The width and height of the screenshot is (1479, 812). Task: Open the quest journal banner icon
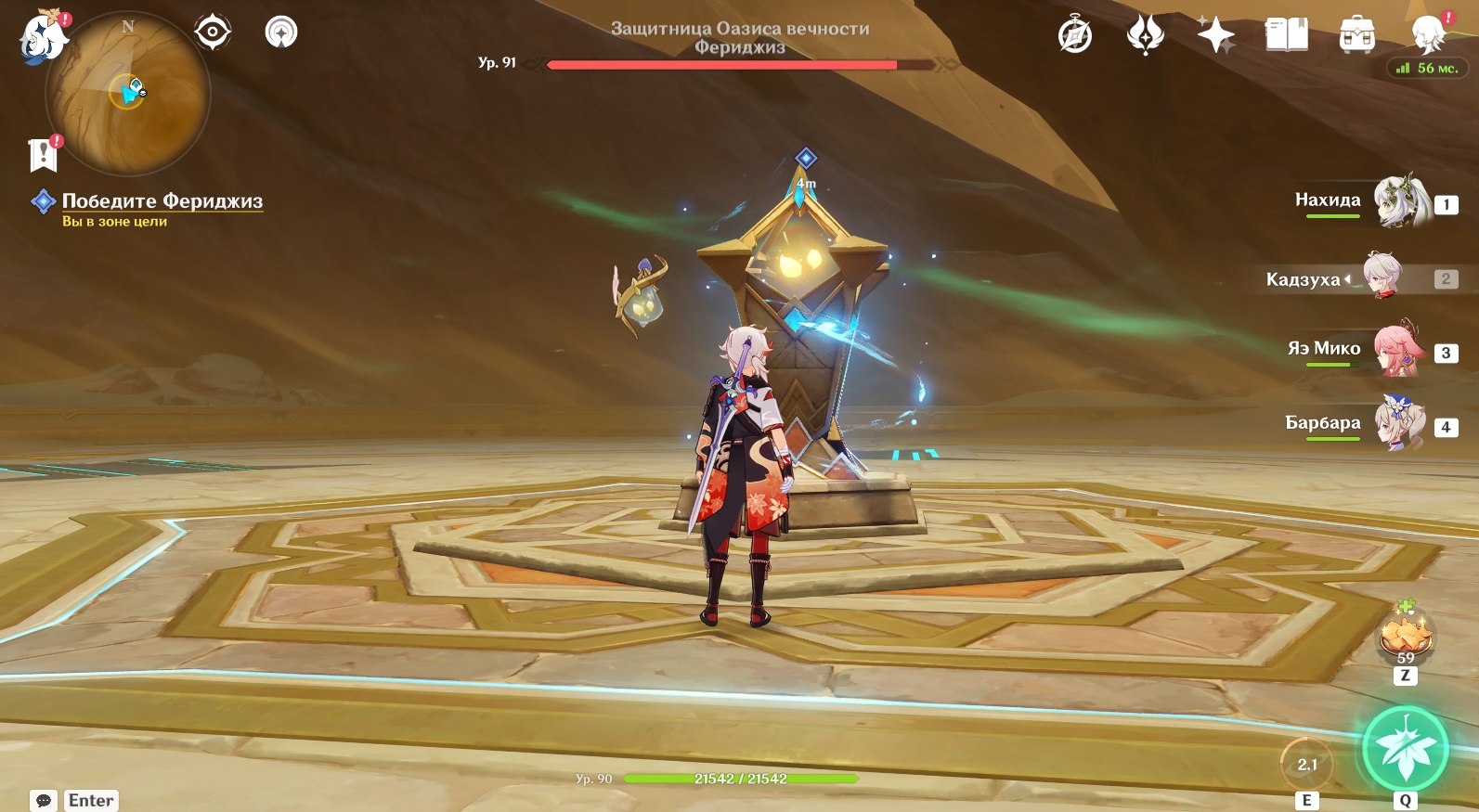(x=43, y=155)
